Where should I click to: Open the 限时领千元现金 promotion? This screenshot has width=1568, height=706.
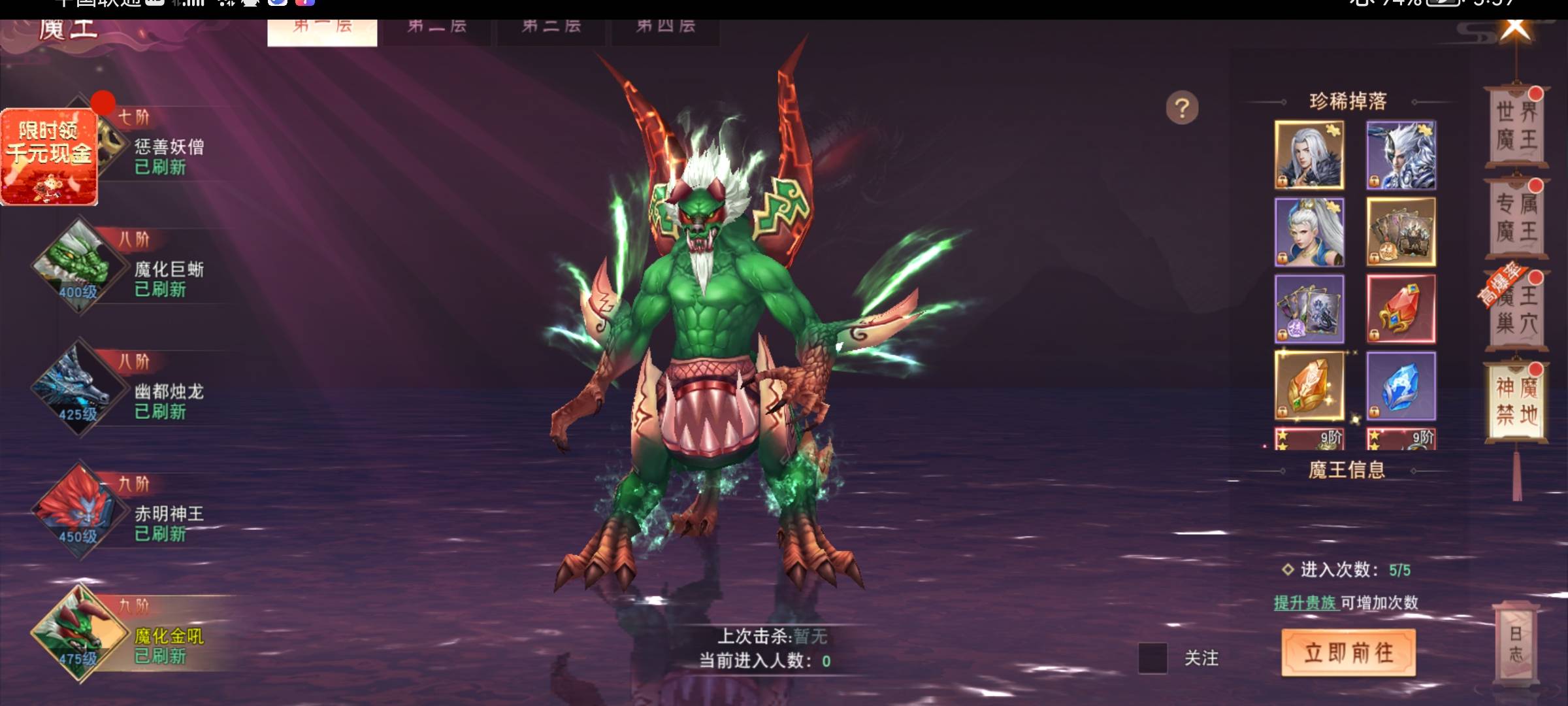coord(49,157)
